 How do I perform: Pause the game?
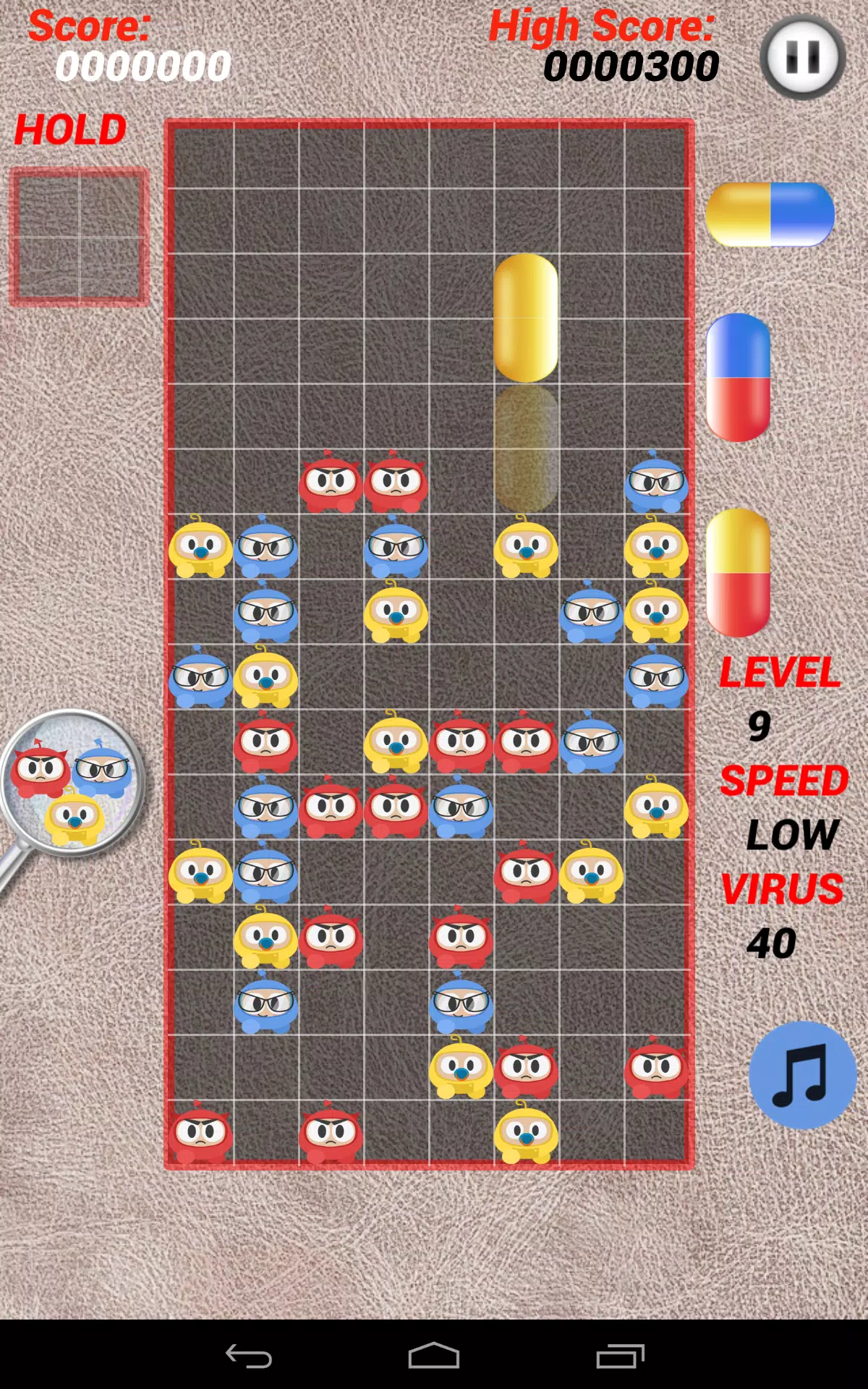pyautogui.click(x=802, y=56)
